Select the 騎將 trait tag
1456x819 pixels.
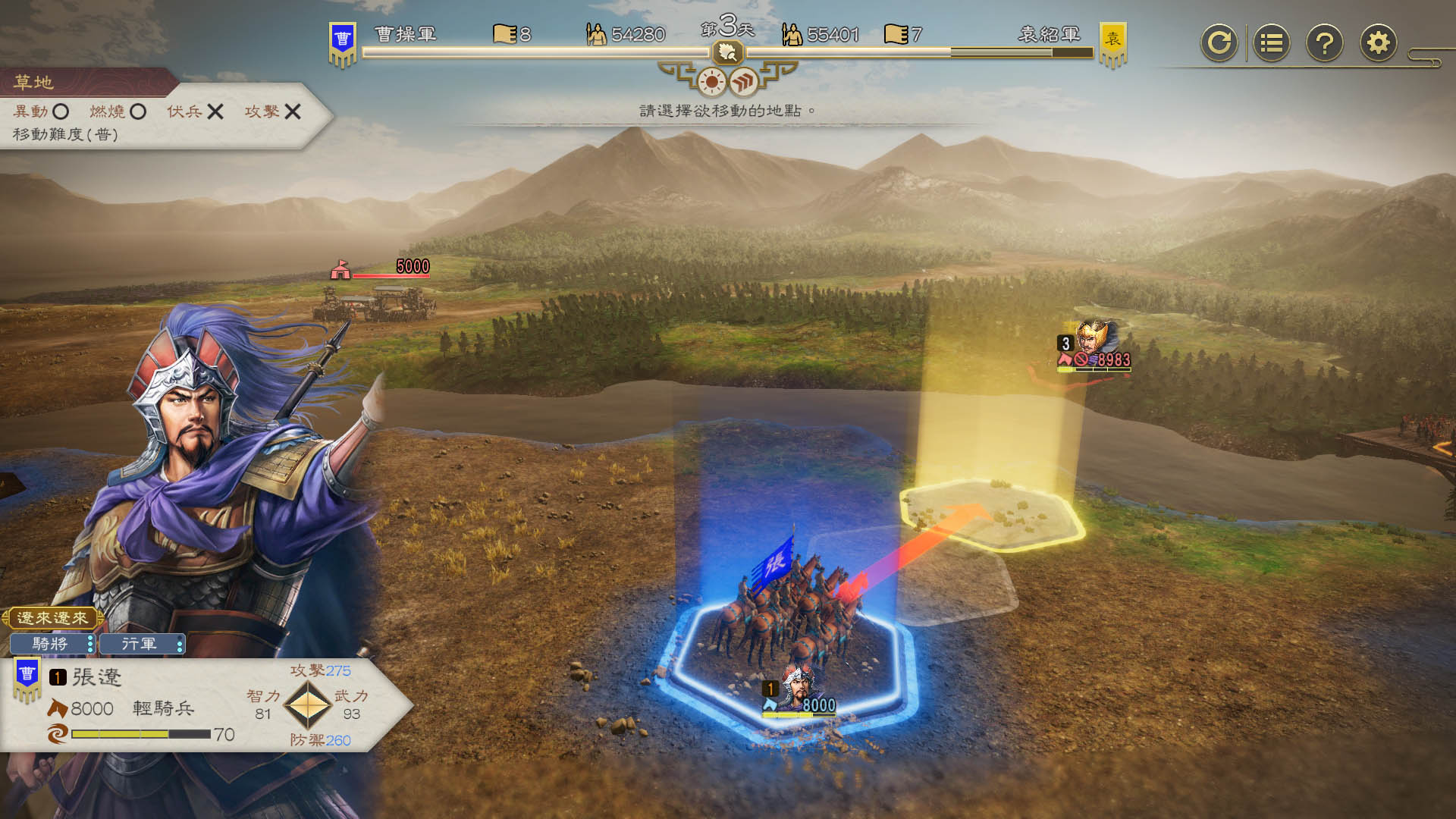pos(52,644)
